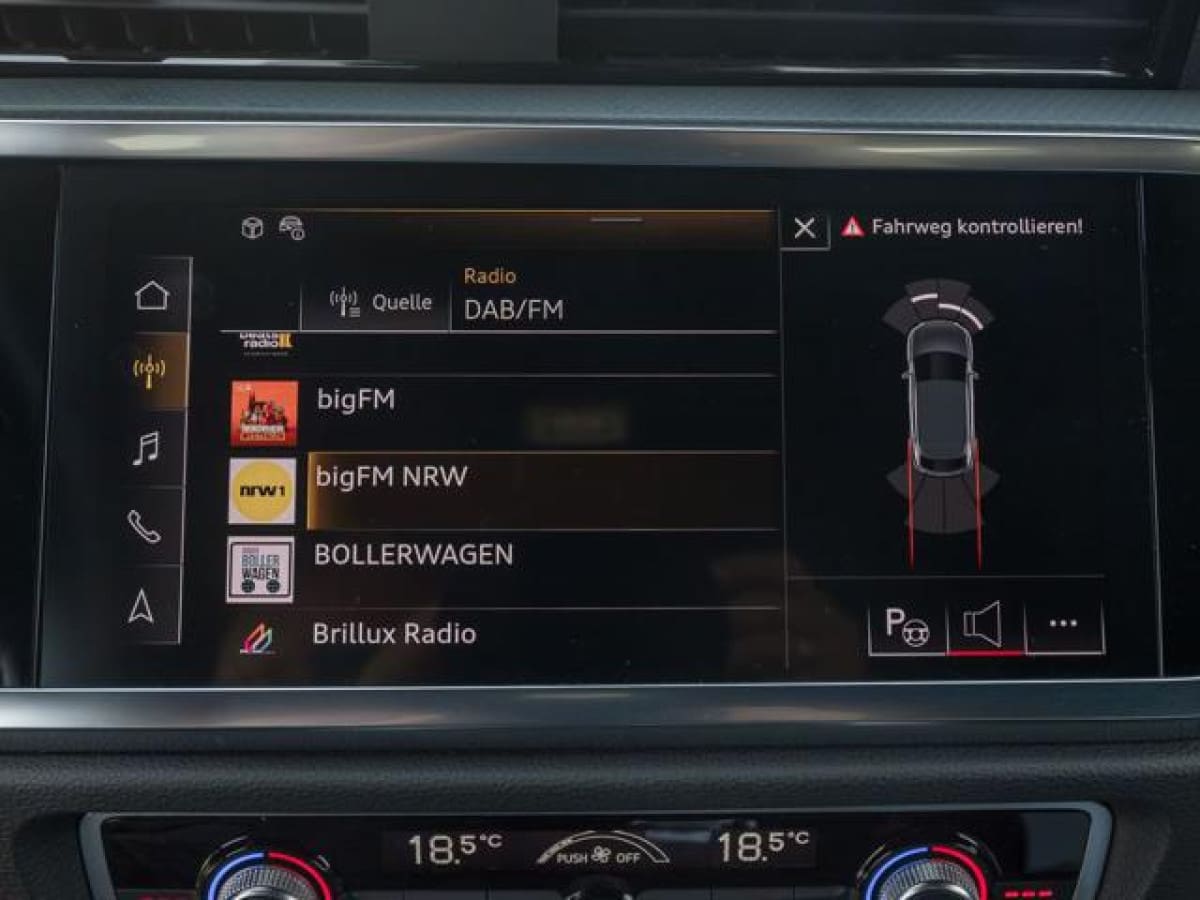Click the Bollerwagen station logo thumbnail
Viewport: 1200px width, 900px height.
pos(260,570)
